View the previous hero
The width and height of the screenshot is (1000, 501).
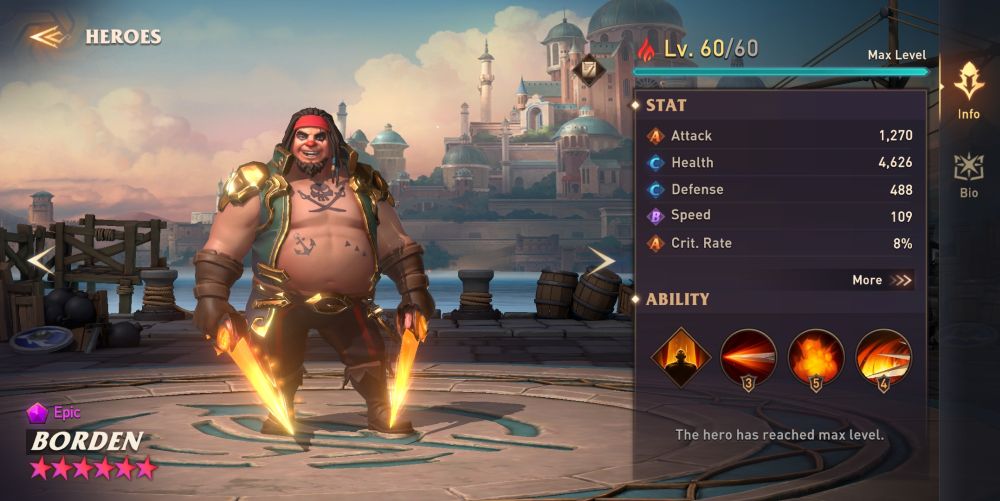[x=38, y=261]
